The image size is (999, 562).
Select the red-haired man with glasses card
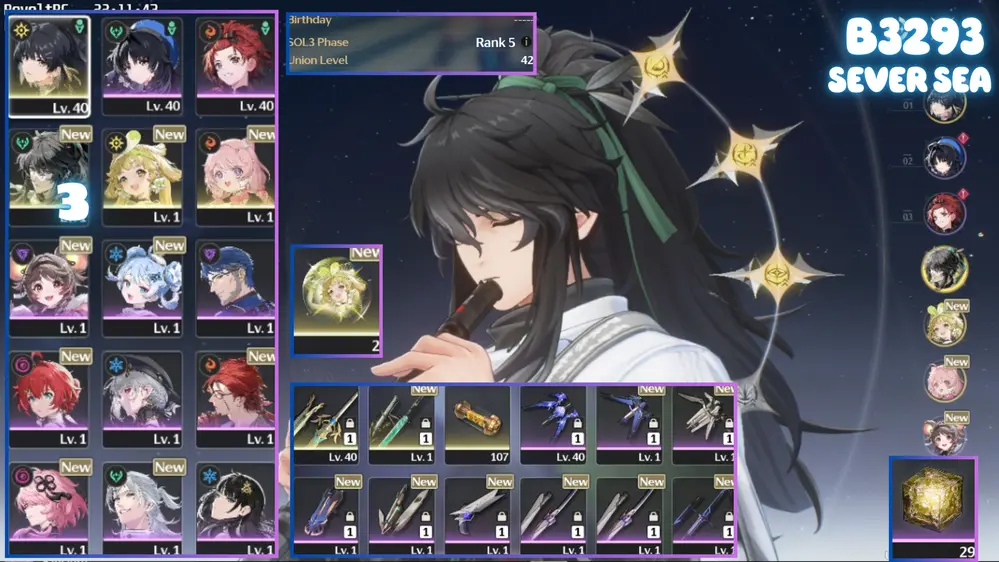click(236, 398)
